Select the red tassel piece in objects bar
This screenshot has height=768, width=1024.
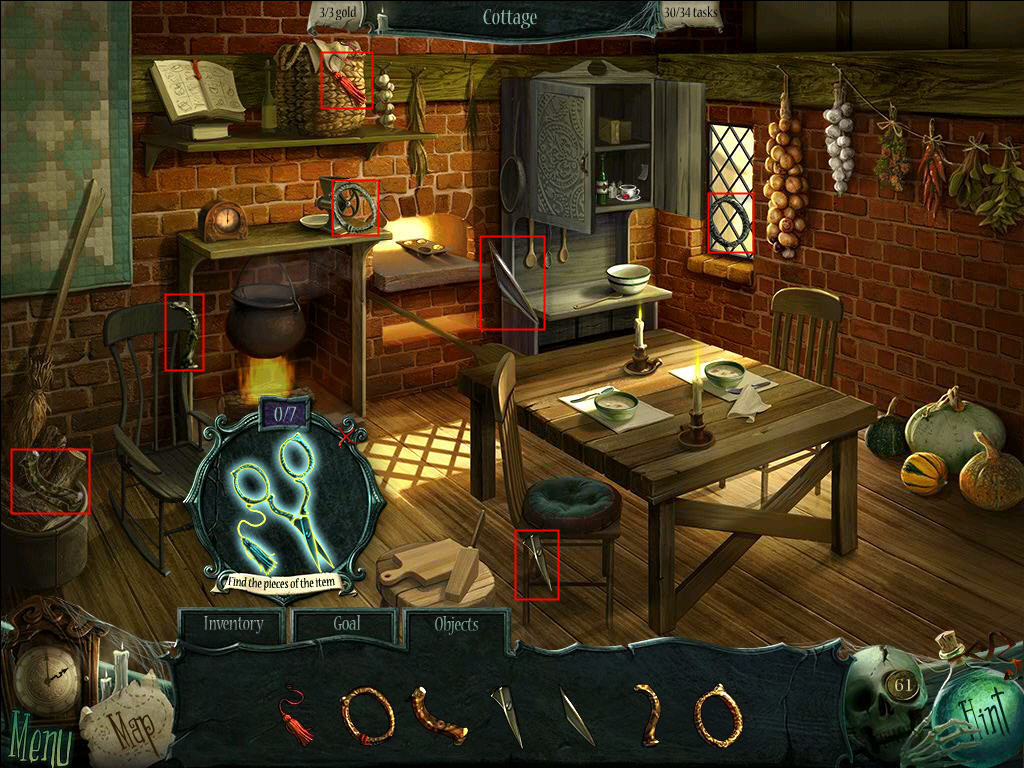tap(295, 715)
